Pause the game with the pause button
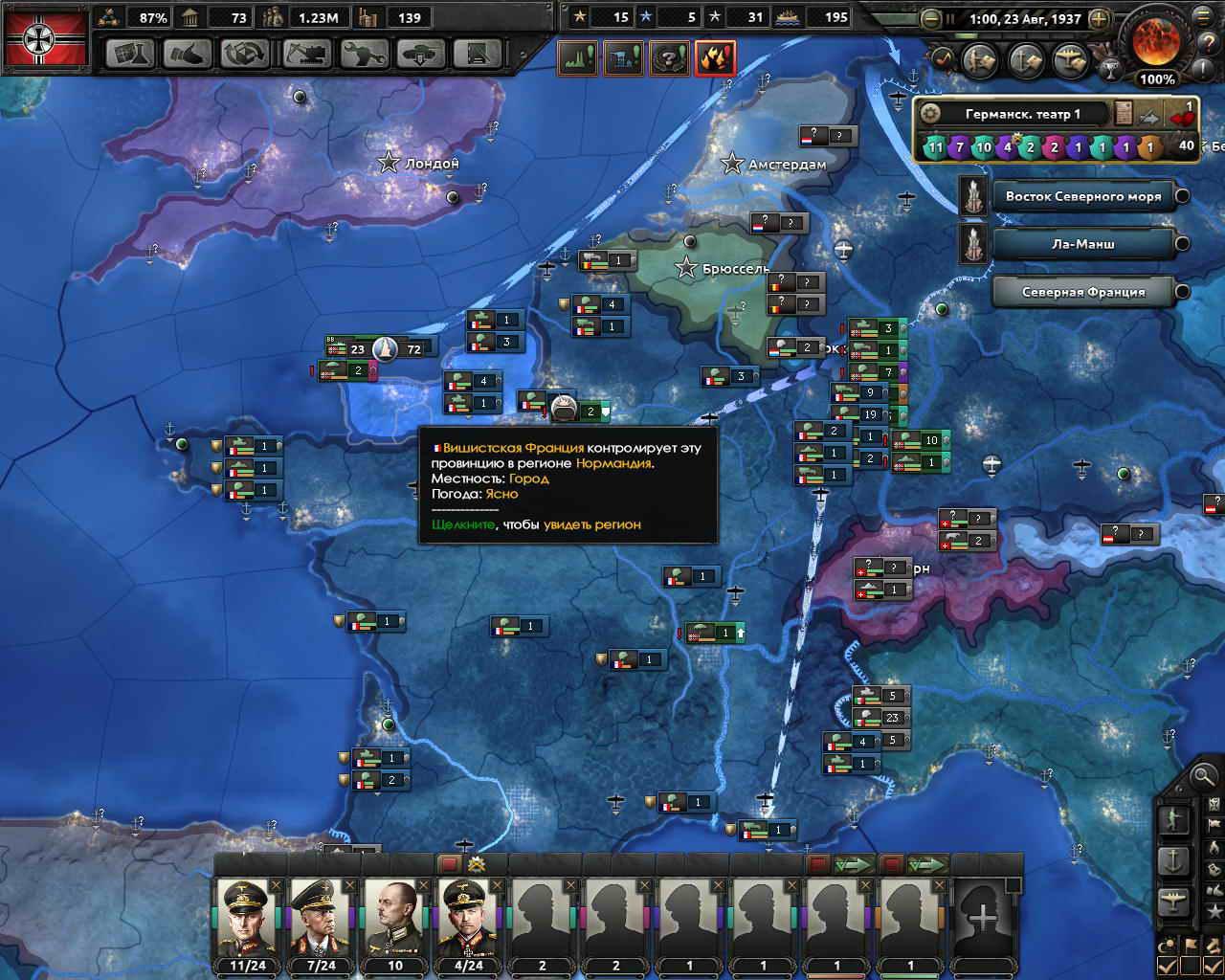Viewport: 1225px width, 980px height. (x=950, y=17)
